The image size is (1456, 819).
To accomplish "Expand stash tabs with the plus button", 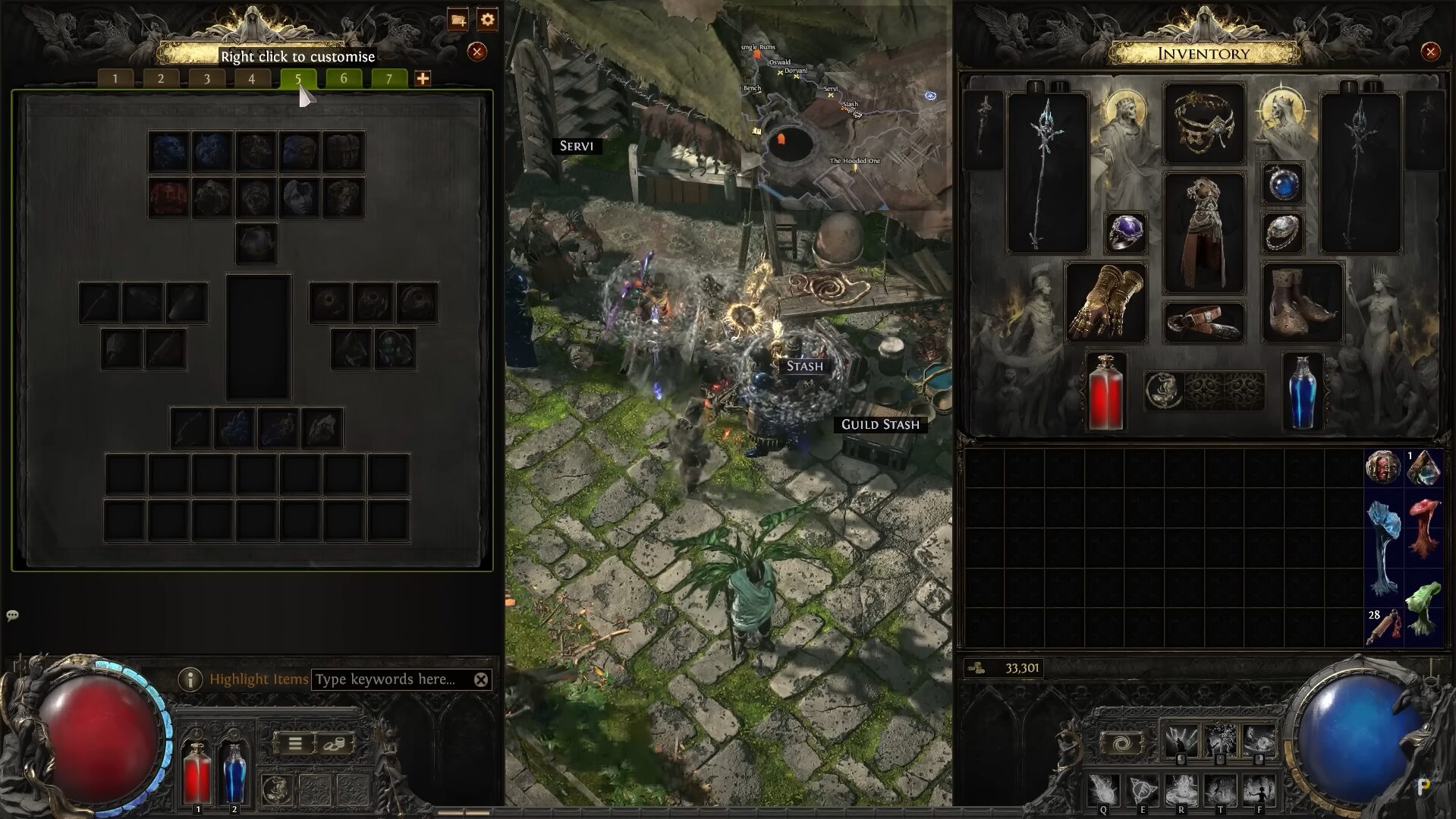I will tap(423, 77).
